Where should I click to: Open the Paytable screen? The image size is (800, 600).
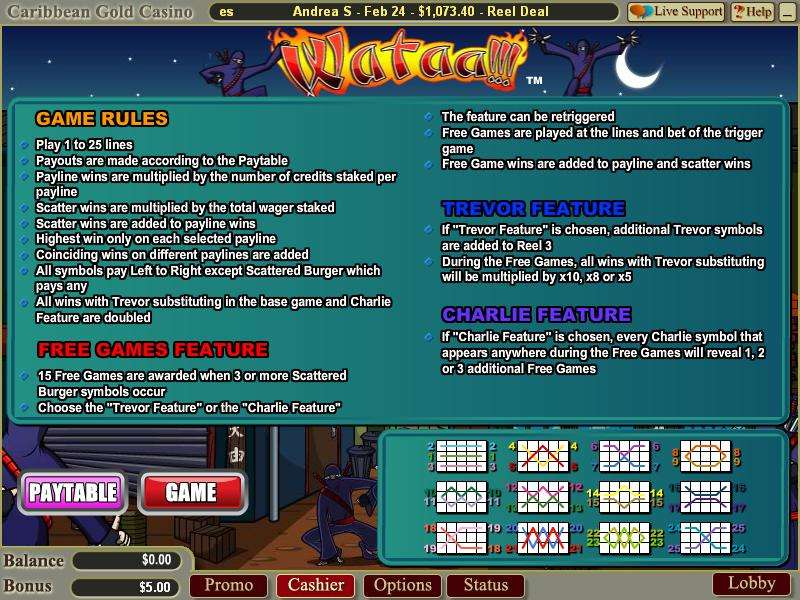73,492
